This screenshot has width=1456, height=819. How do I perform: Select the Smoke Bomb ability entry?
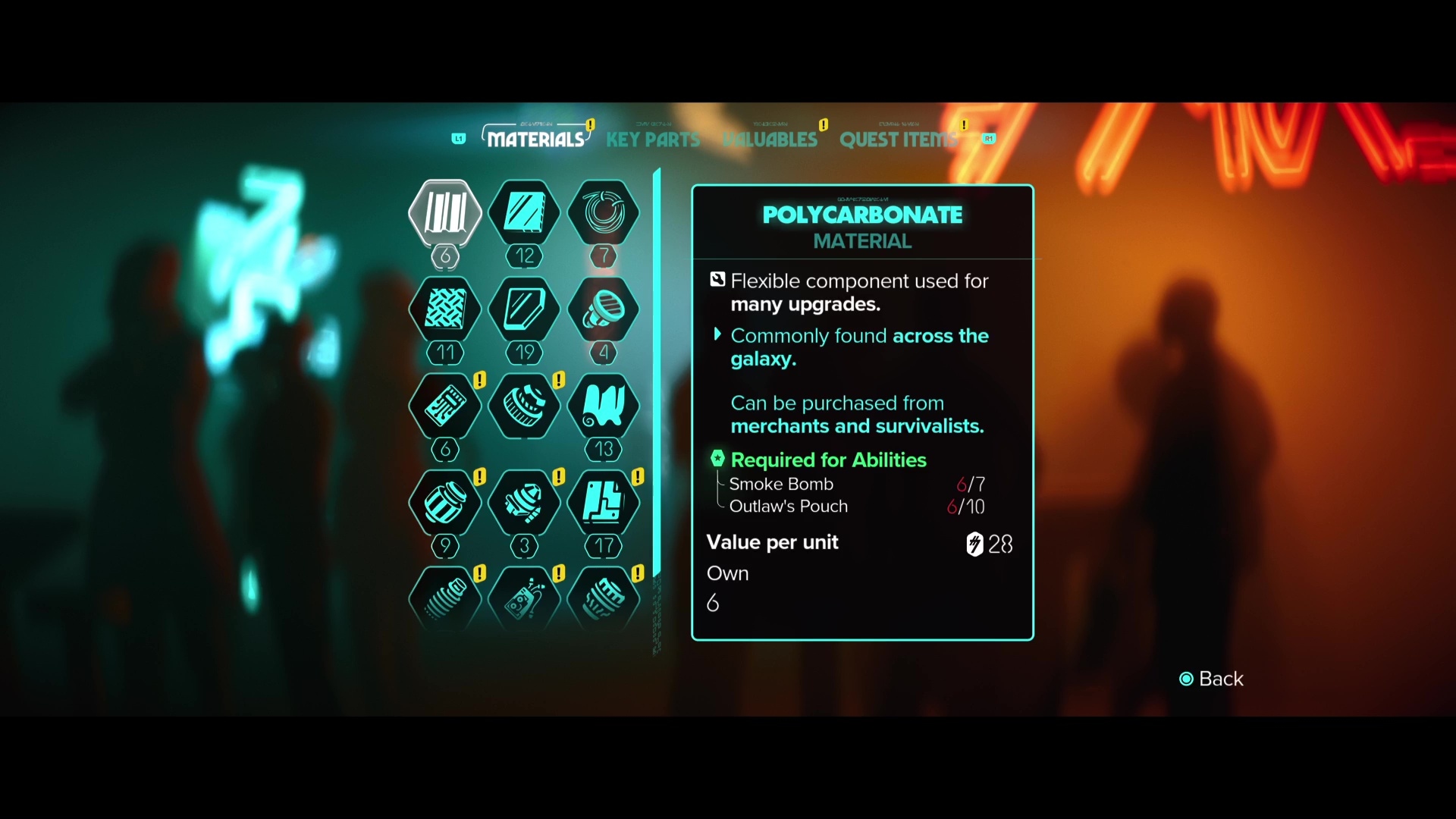[x=781, y=484]
